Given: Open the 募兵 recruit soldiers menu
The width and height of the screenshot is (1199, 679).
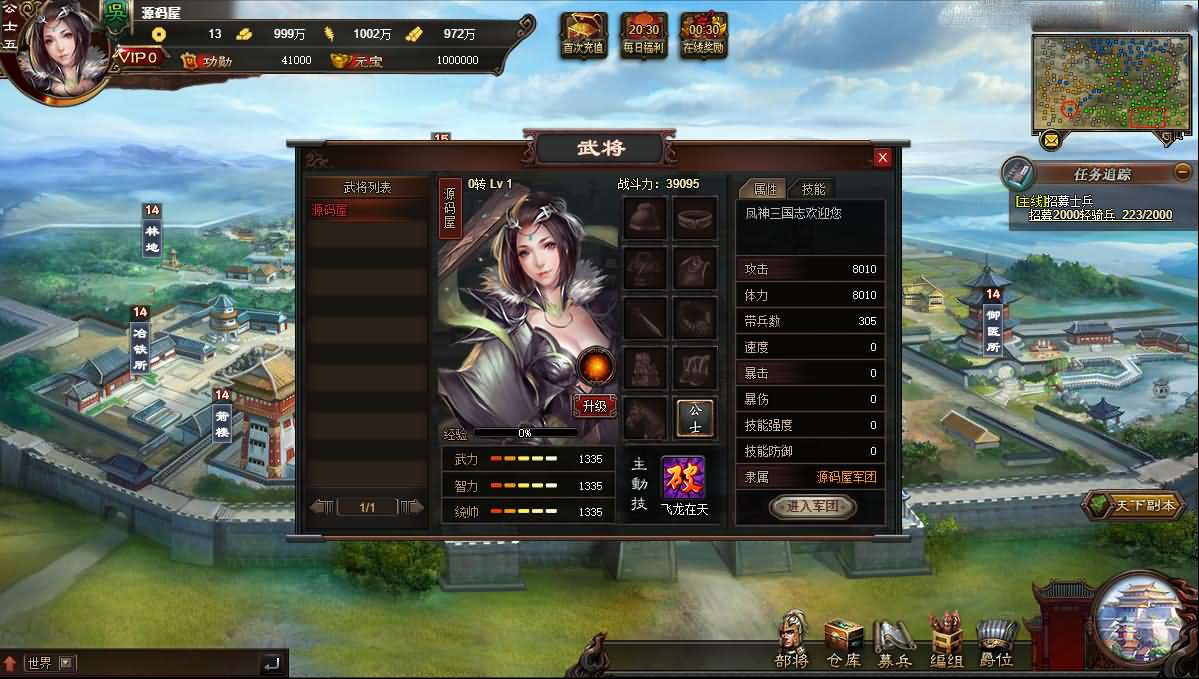Looking at the screenshot, I should pos(894,640).
